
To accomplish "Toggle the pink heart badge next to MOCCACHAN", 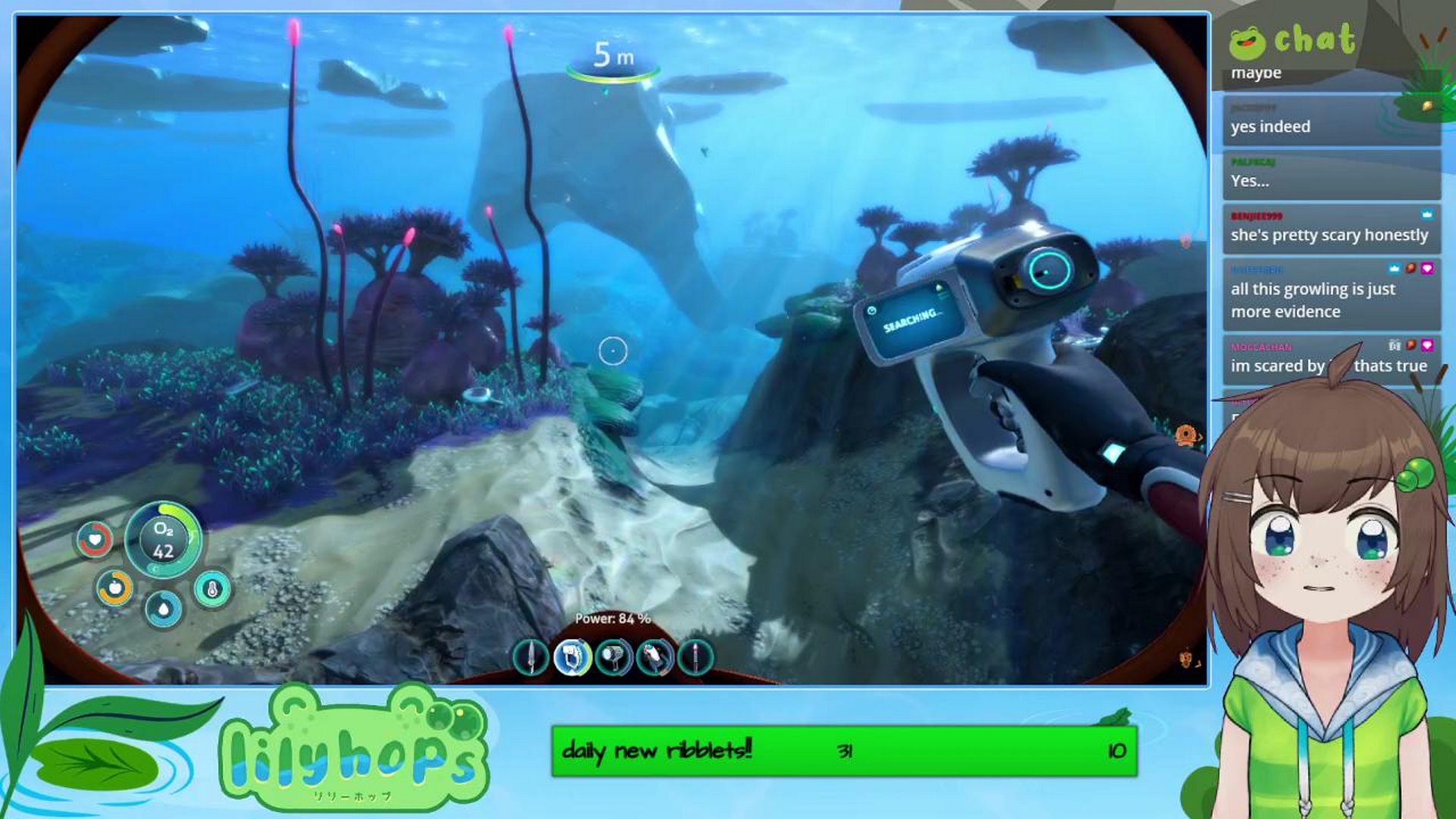I will 1429,345.
